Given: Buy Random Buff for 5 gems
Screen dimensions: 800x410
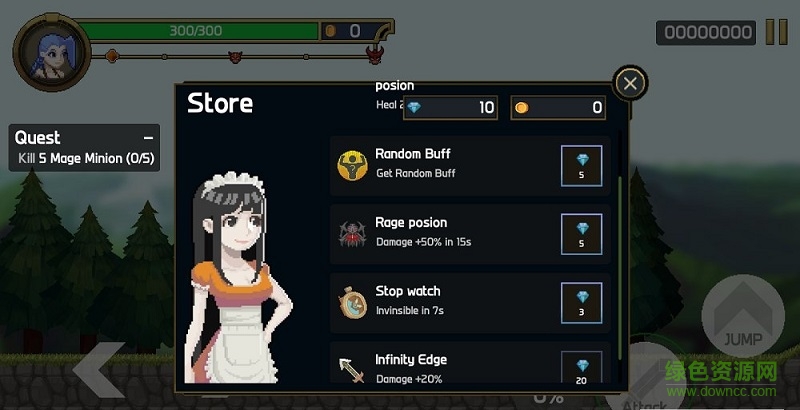Looking at the screenshot, I should point(582,166).
